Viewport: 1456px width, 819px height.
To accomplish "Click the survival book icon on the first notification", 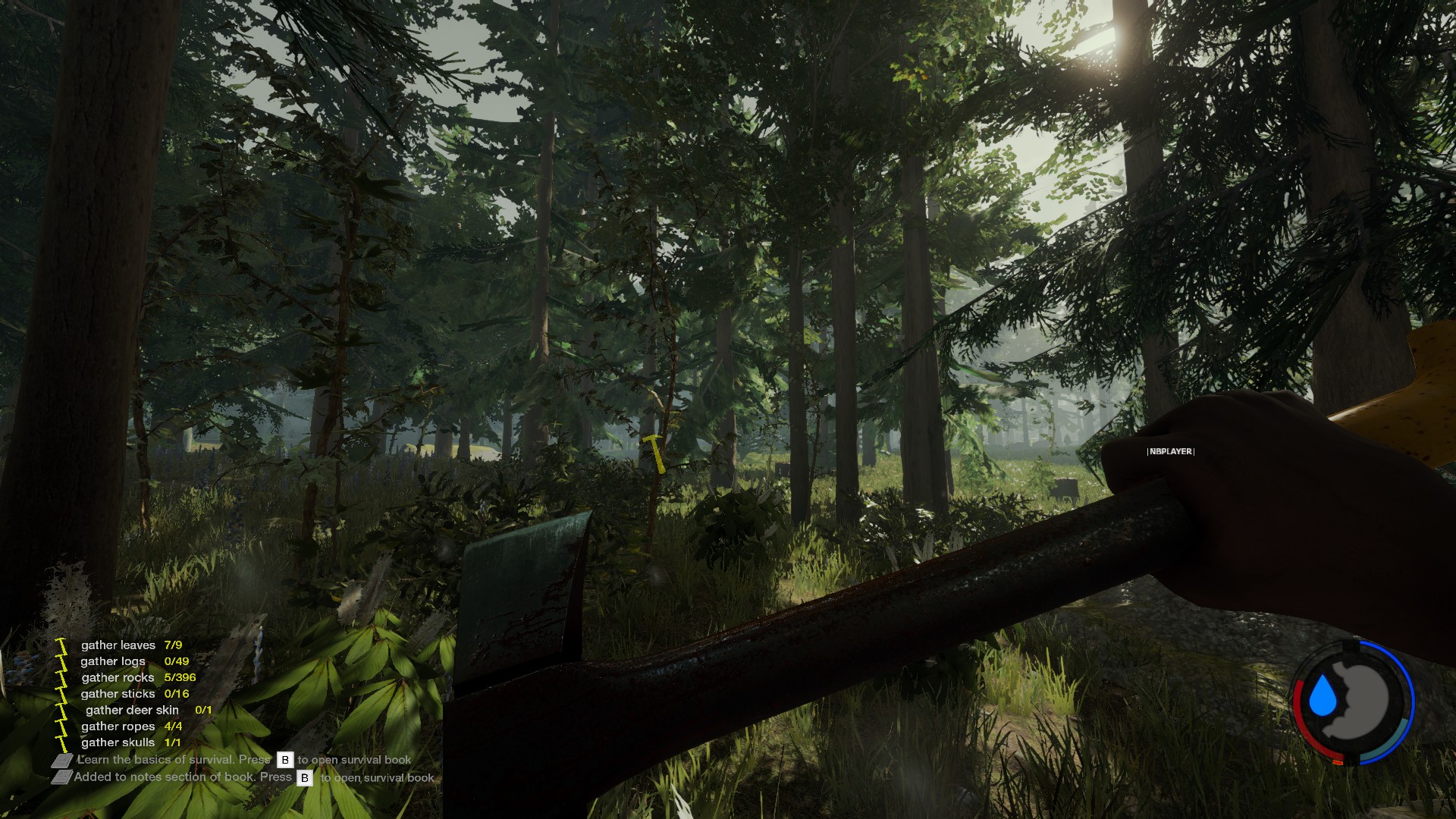I will pos(61,760).
